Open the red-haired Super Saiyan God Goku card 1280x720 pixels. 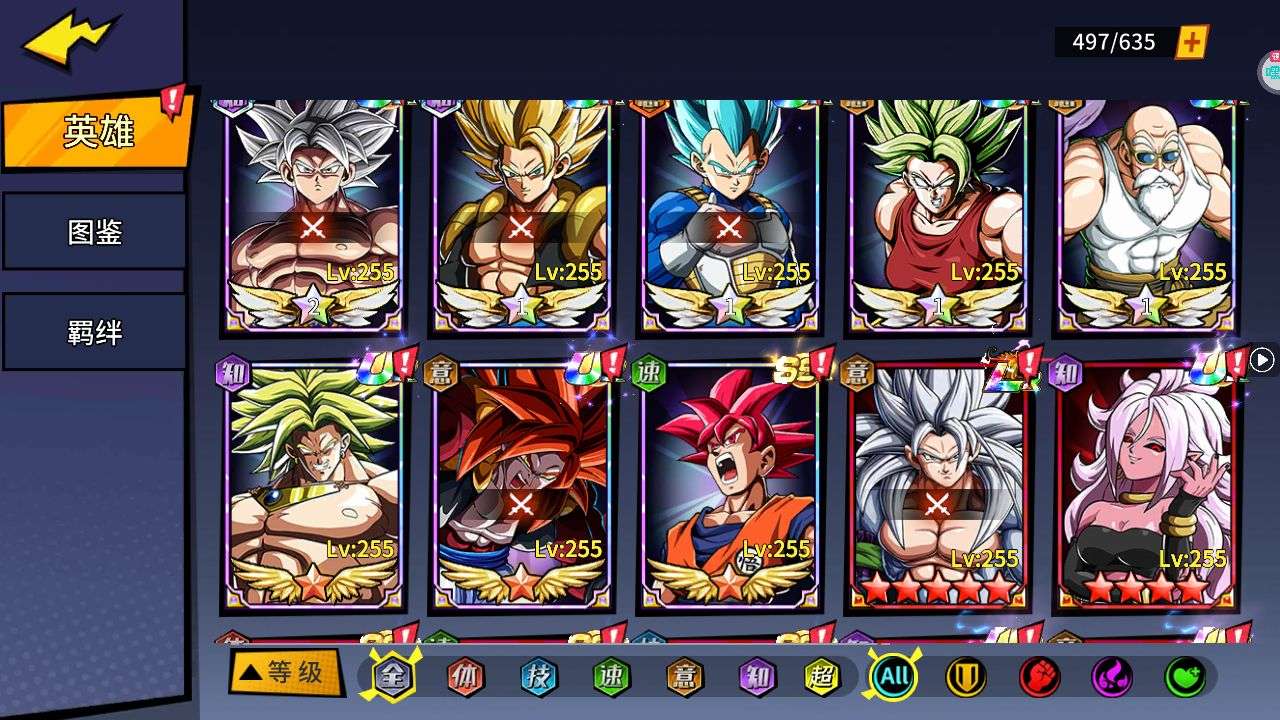click(x=729, y=485)
